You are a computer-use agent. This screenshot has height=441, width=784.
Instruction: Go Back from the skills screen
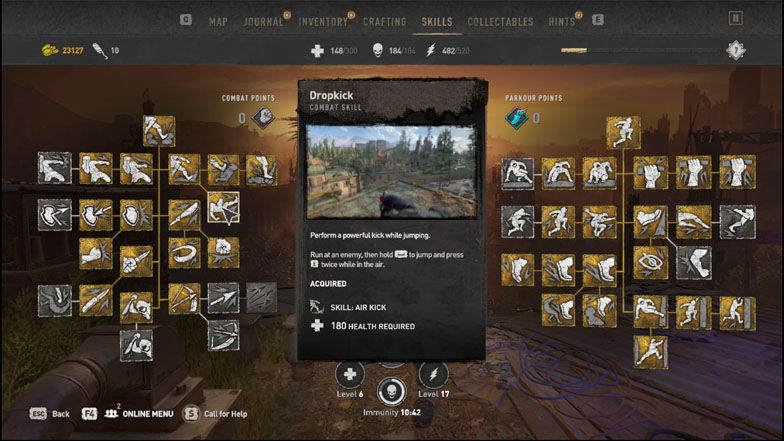(49, 413)
